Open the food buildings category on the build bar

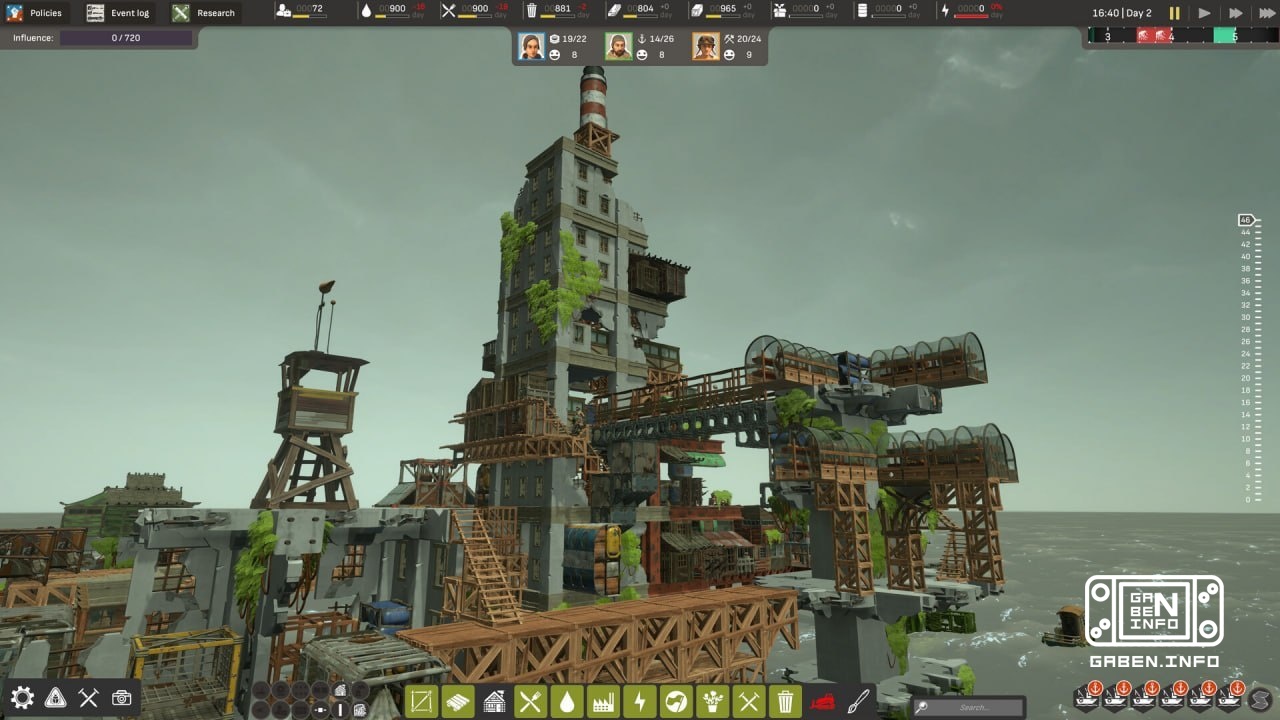click(531, 701)
